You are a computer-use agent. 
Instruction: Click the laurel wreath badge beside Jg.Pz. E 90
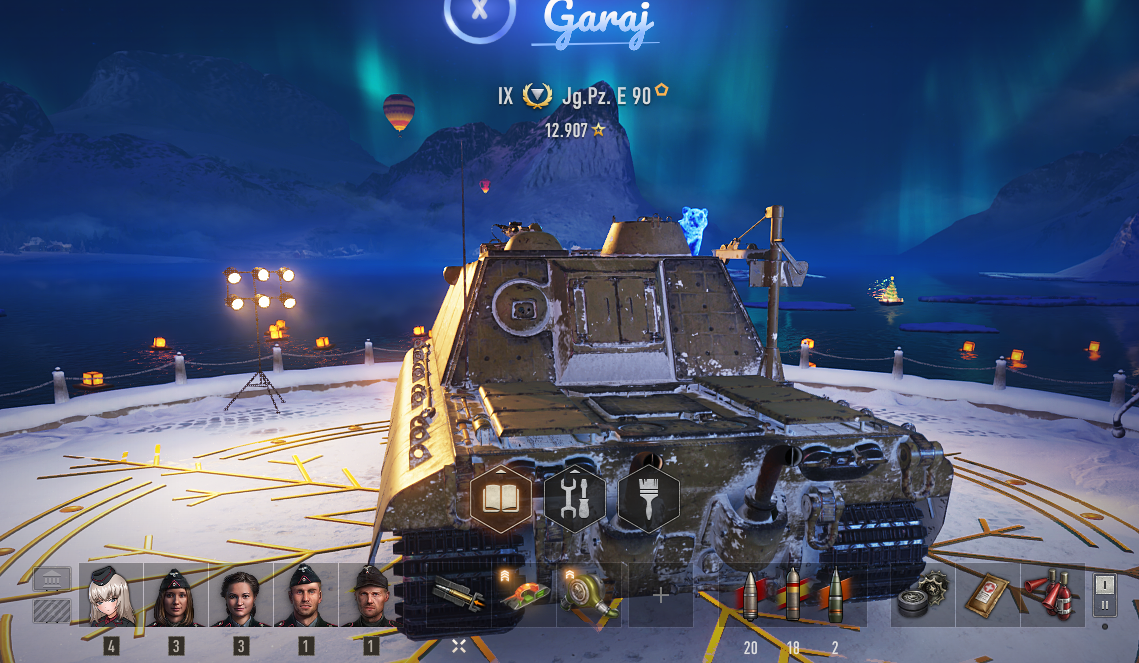tap(538, 96)
